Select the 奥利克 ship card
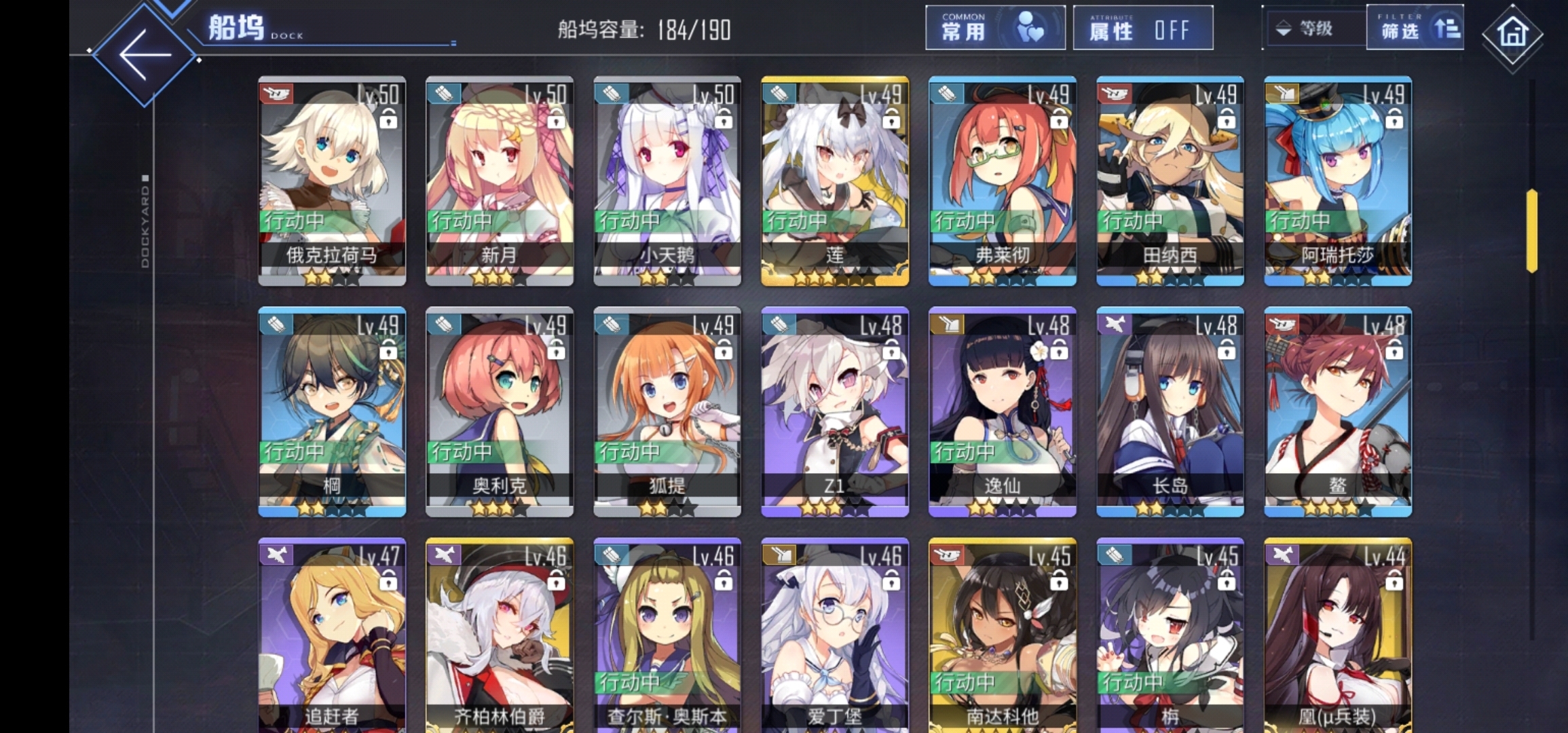Viewport: 1568px width, 733px height. click(500, 411)
